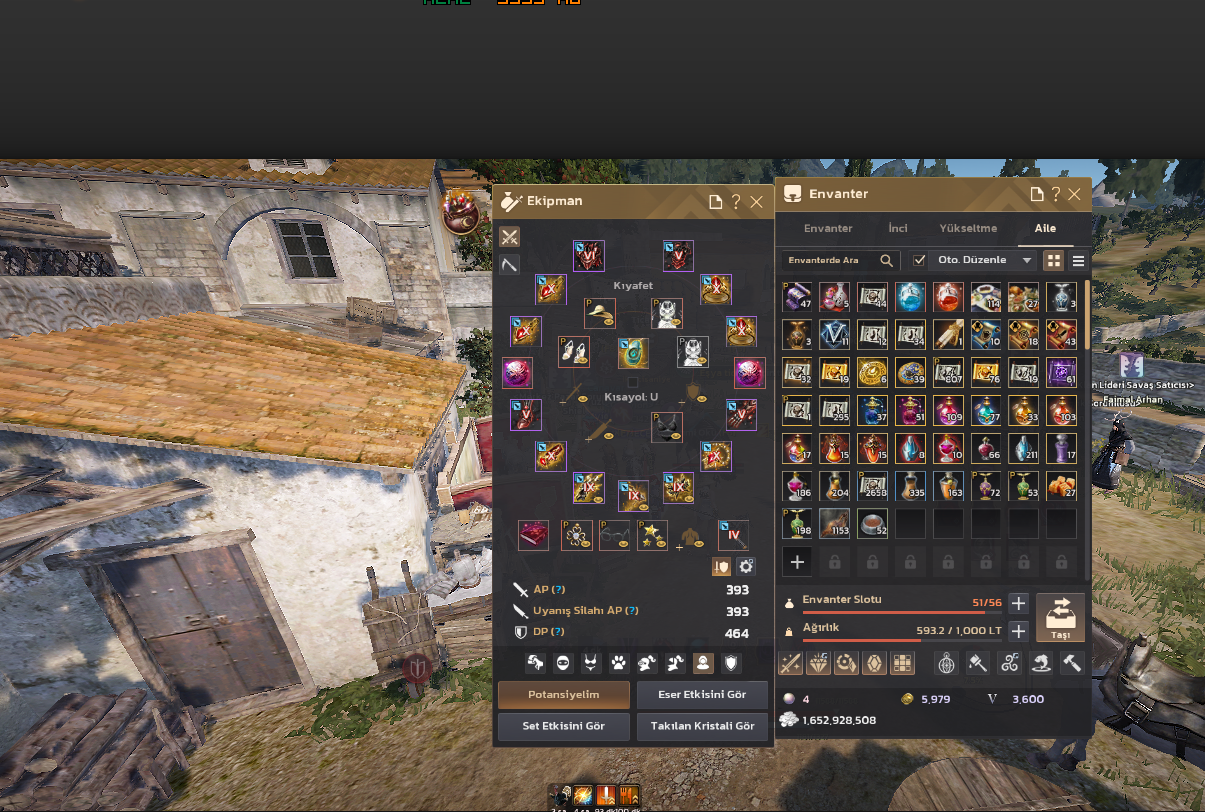Close the Ekipman window
The height and width of the screenshot is (812, 1205).
point(757,202)
